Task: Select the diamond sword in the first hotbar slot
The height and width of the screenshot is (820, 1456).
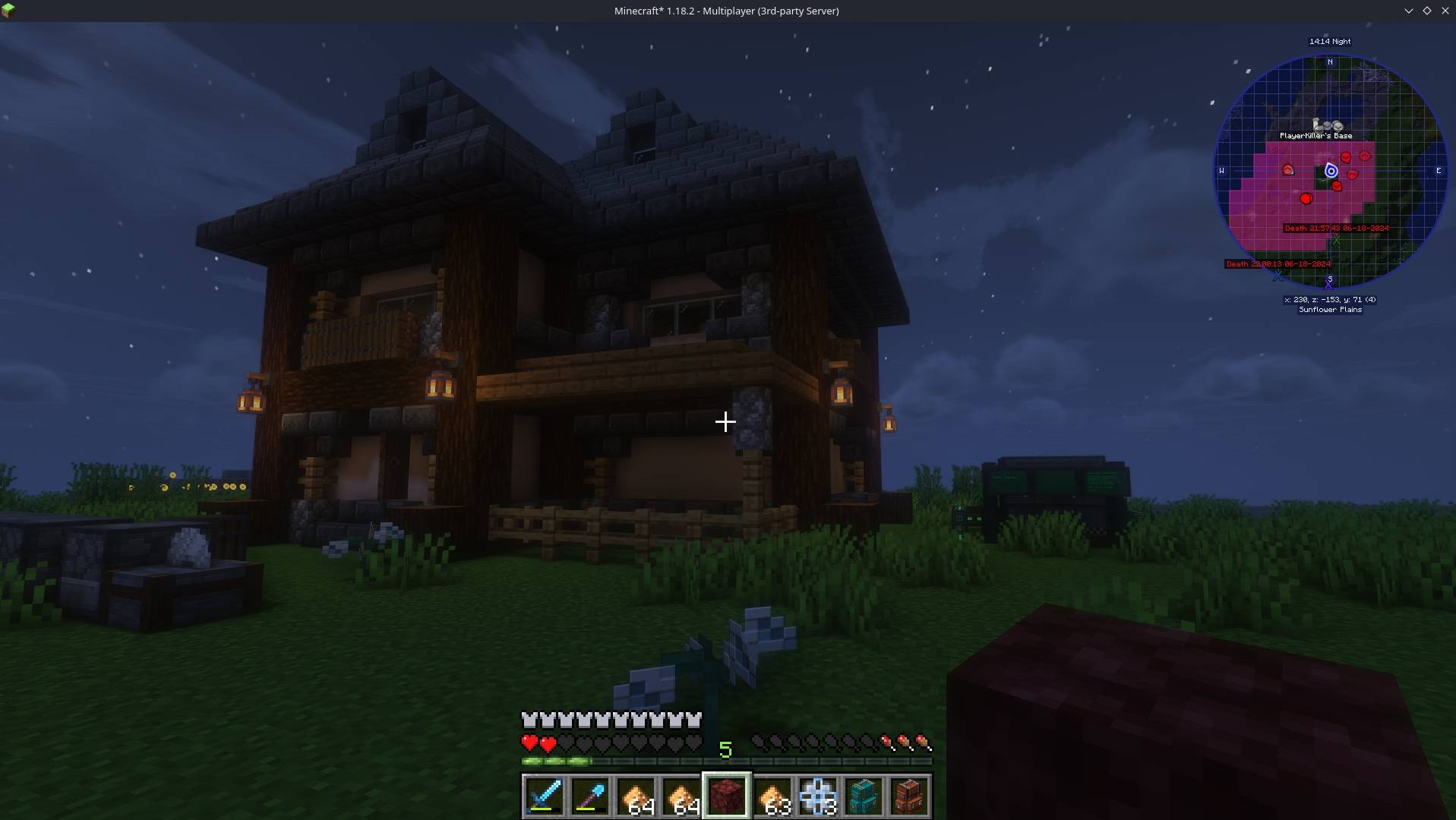Action: [x=545, y=796]
